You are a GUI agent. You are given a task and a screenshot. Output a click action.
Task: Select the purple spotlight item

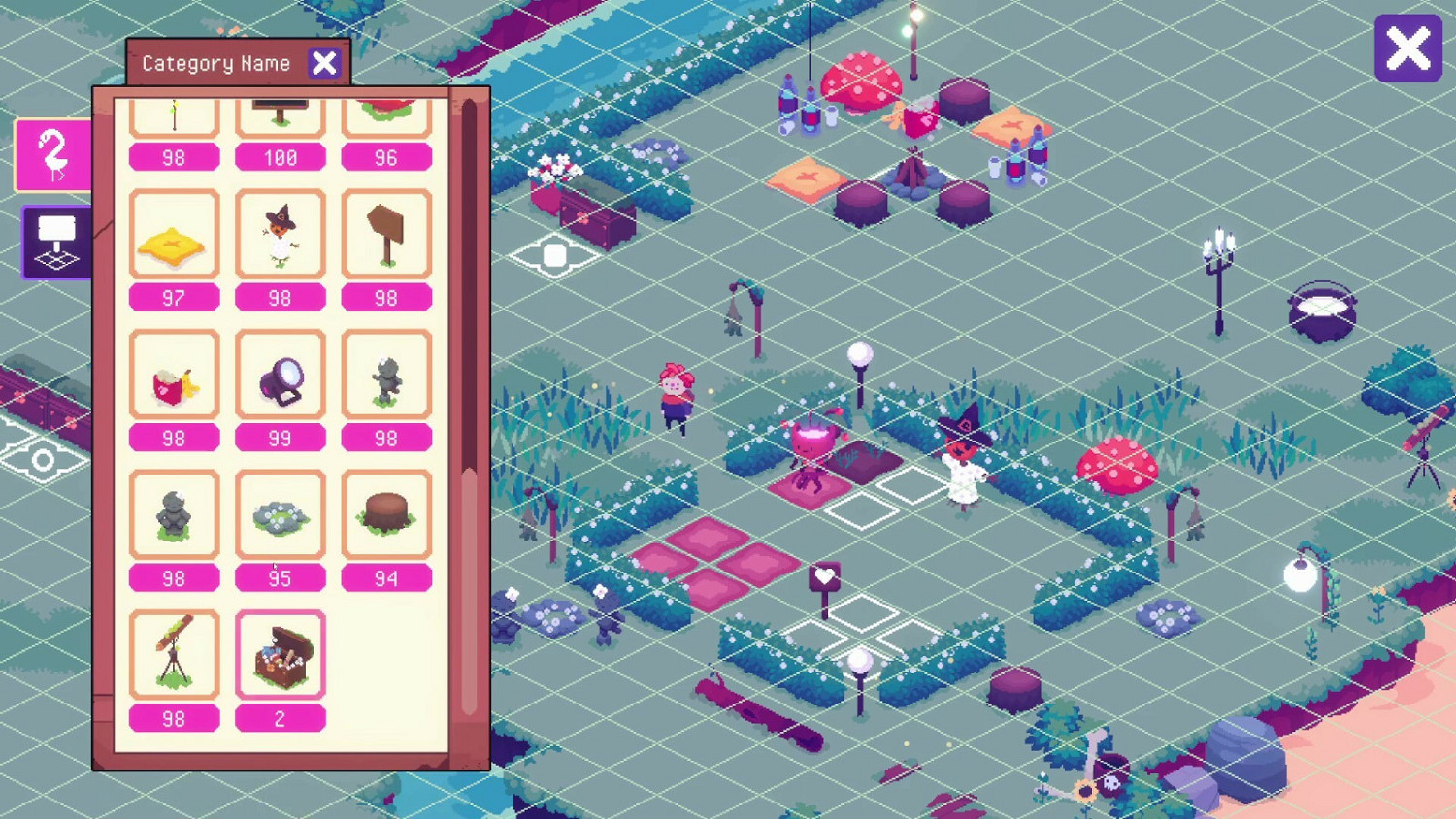pos(280,375)
